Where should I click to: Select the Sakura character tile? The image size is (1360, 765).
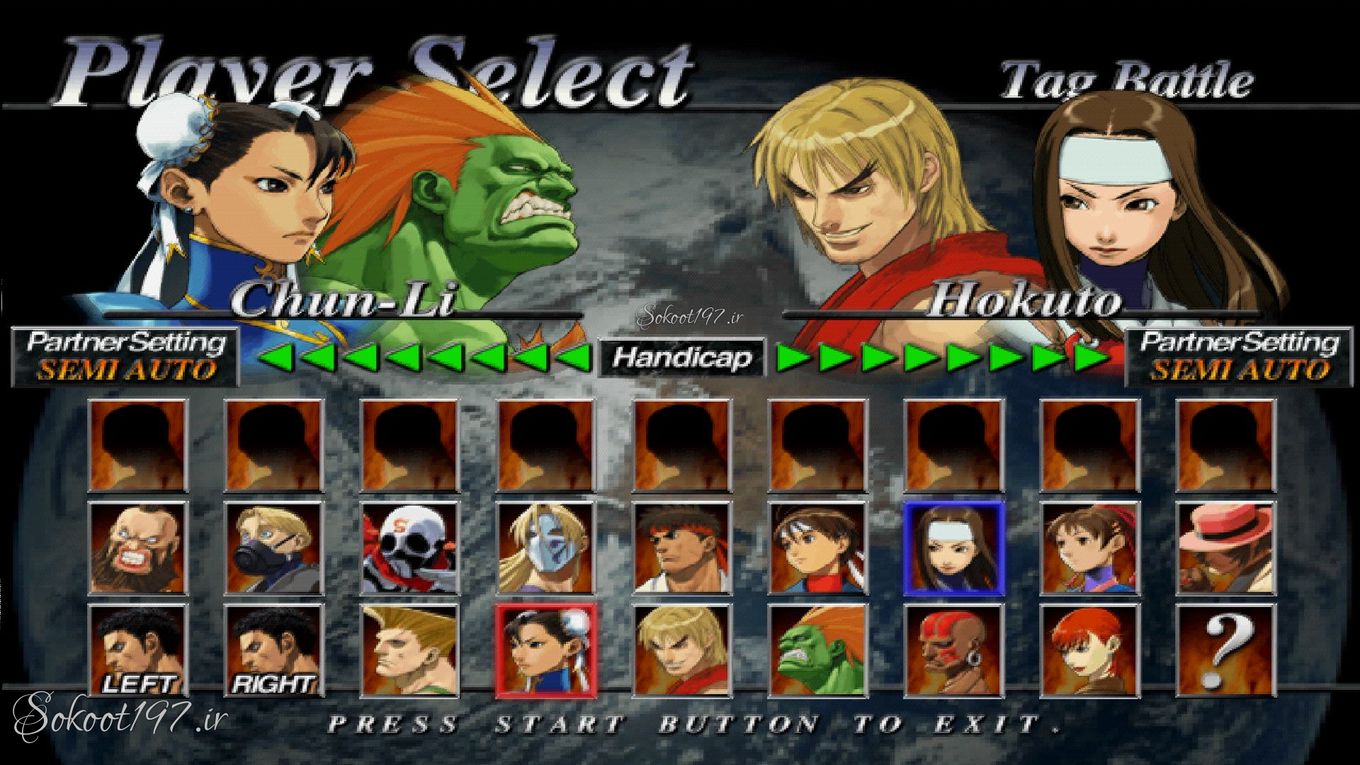(817, 549)
